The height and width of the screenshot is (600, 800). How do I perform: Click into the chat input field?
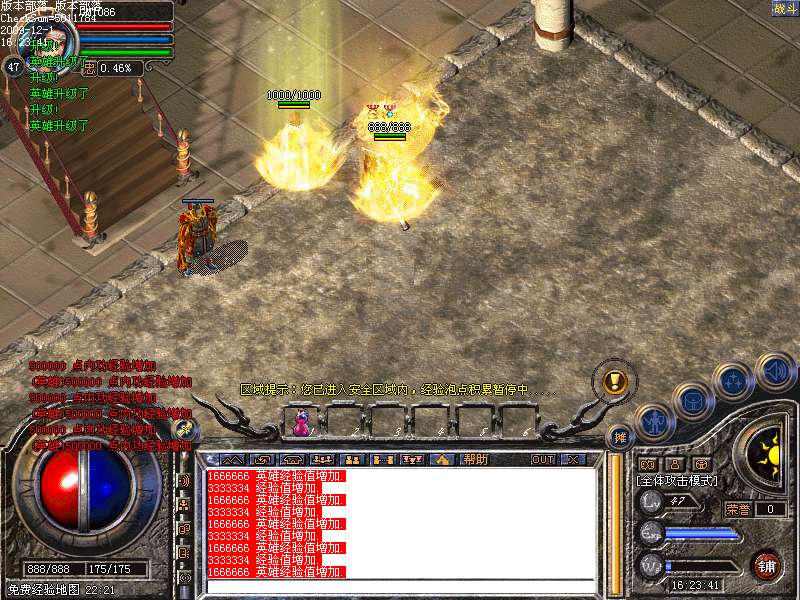point(400,588)
